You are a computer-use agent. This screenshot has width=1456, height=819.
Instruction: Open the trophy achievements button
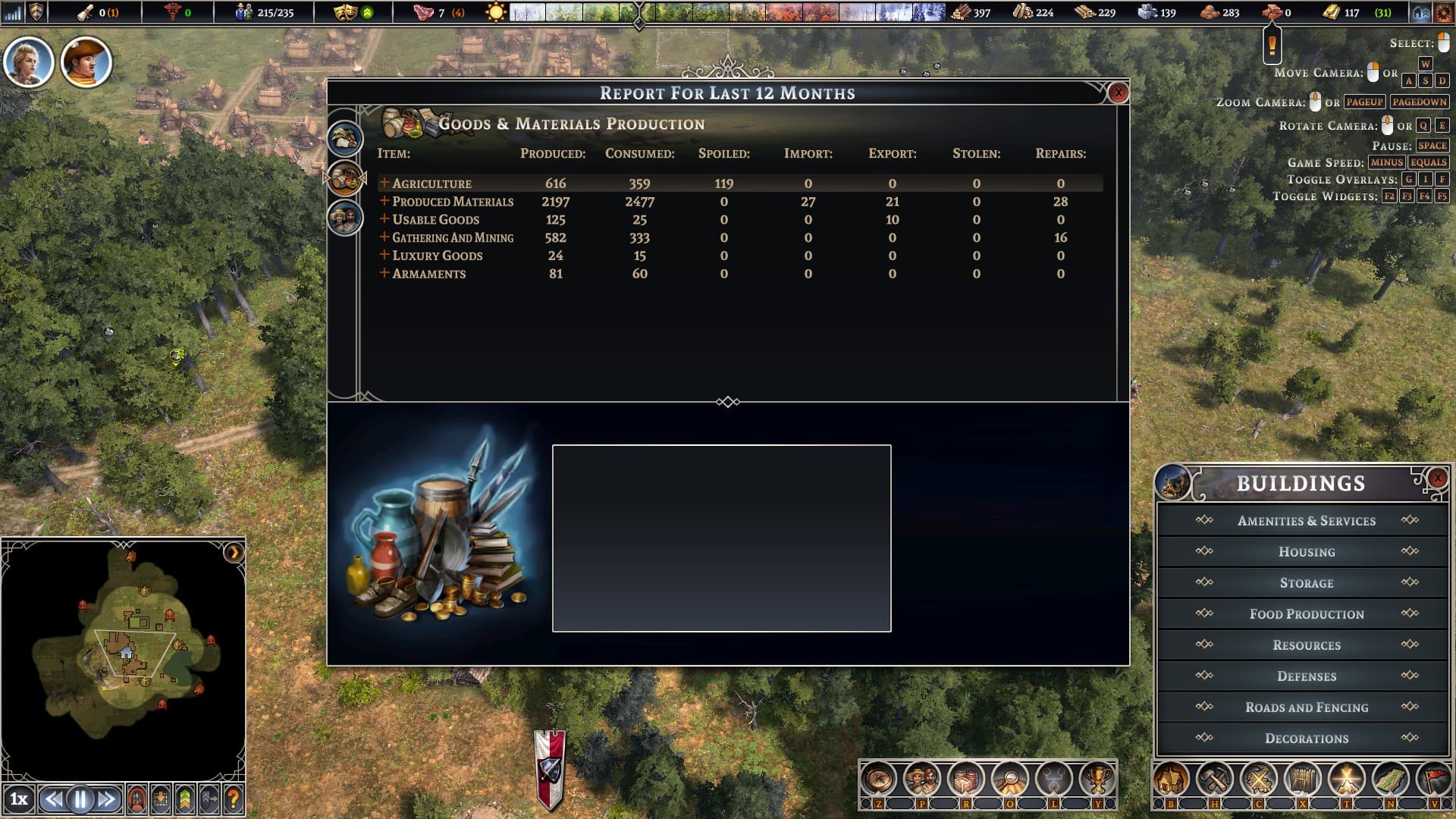pyautogui.click(x=1097, y=779)
